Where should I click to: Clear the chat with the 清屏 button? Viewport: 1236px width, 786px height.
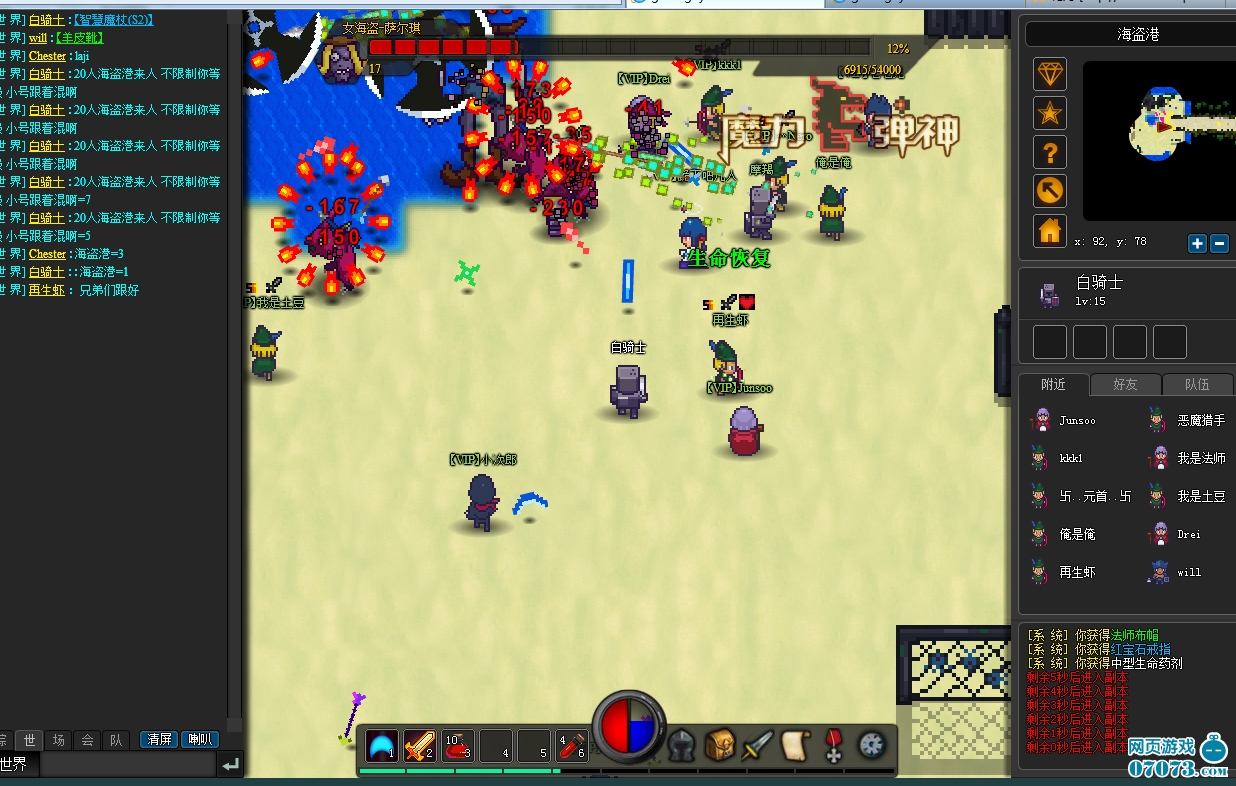tap(159, 740)
